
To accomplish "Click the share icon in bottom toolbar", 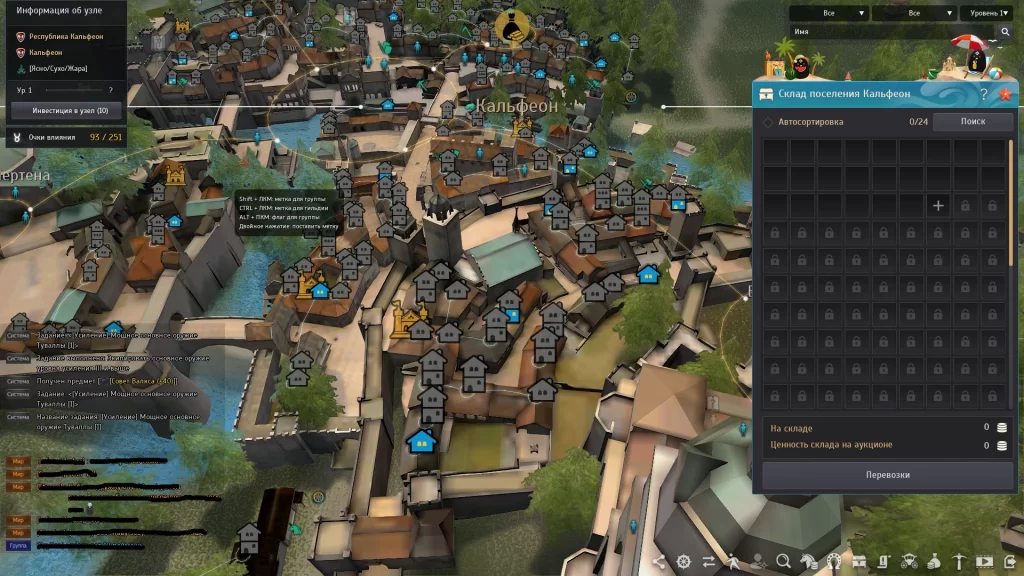I will [659, 561].
